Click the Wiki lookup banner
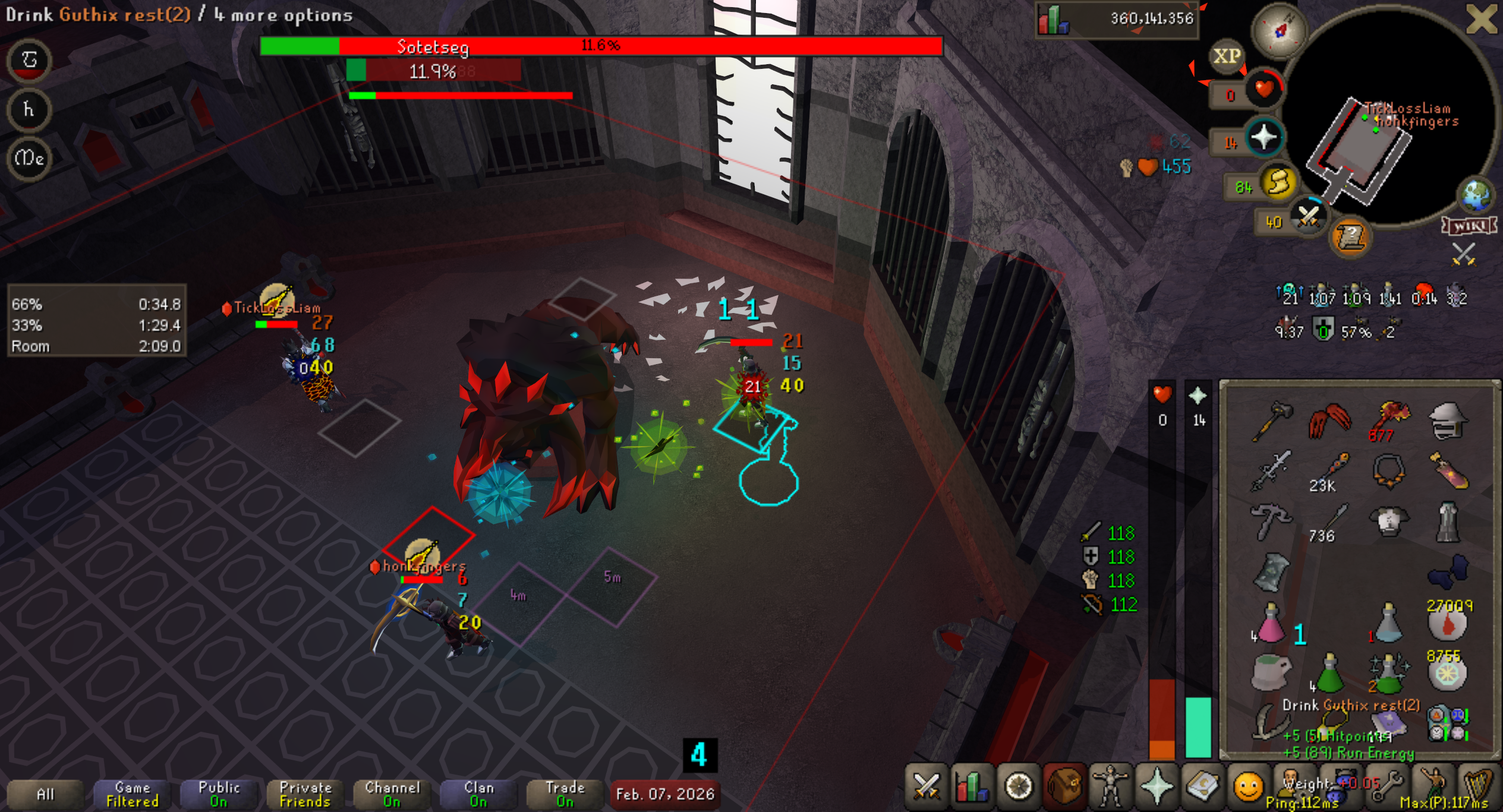 pos(1469,226)
